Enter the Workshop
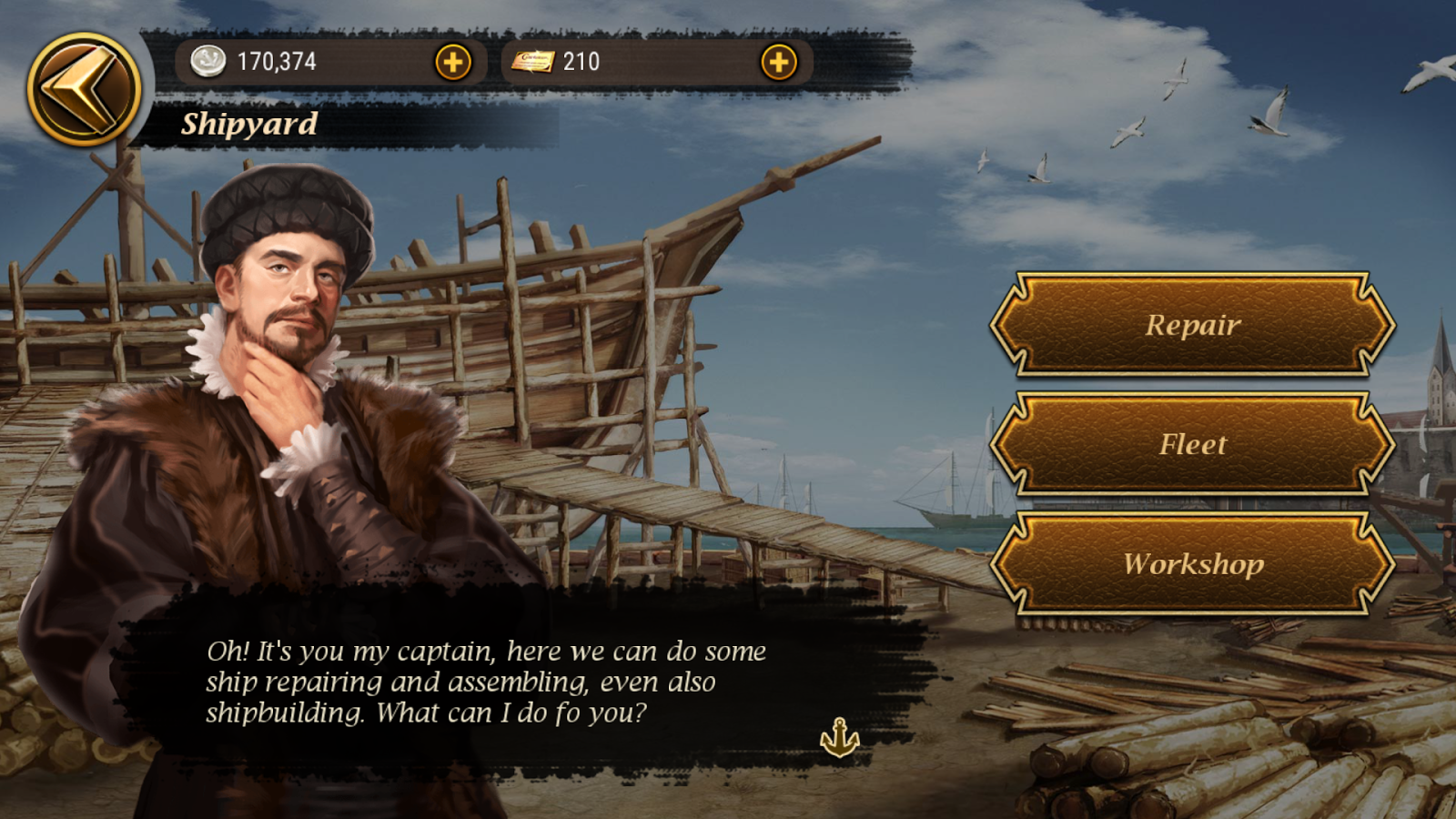The width and height of the screenshot is (1456, 819). point(1192,563)
